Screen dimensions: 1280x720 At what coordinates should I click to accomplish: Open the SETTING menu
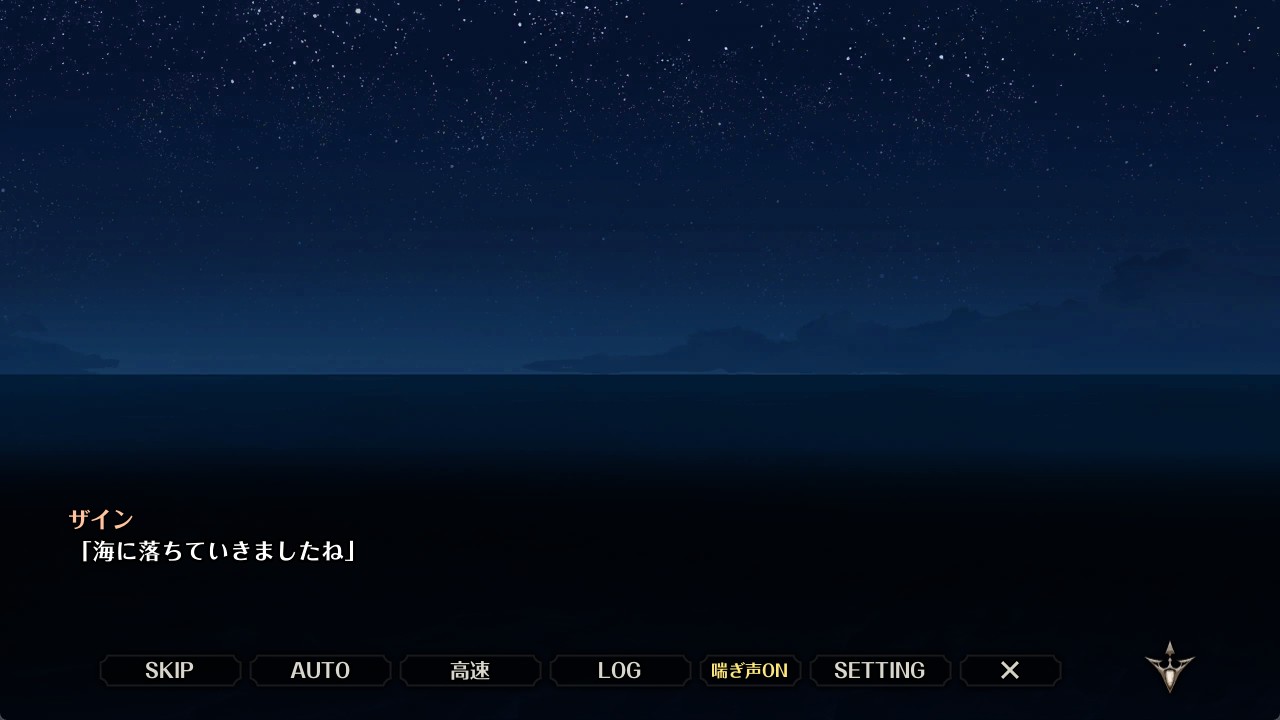(x=880, y=670)
